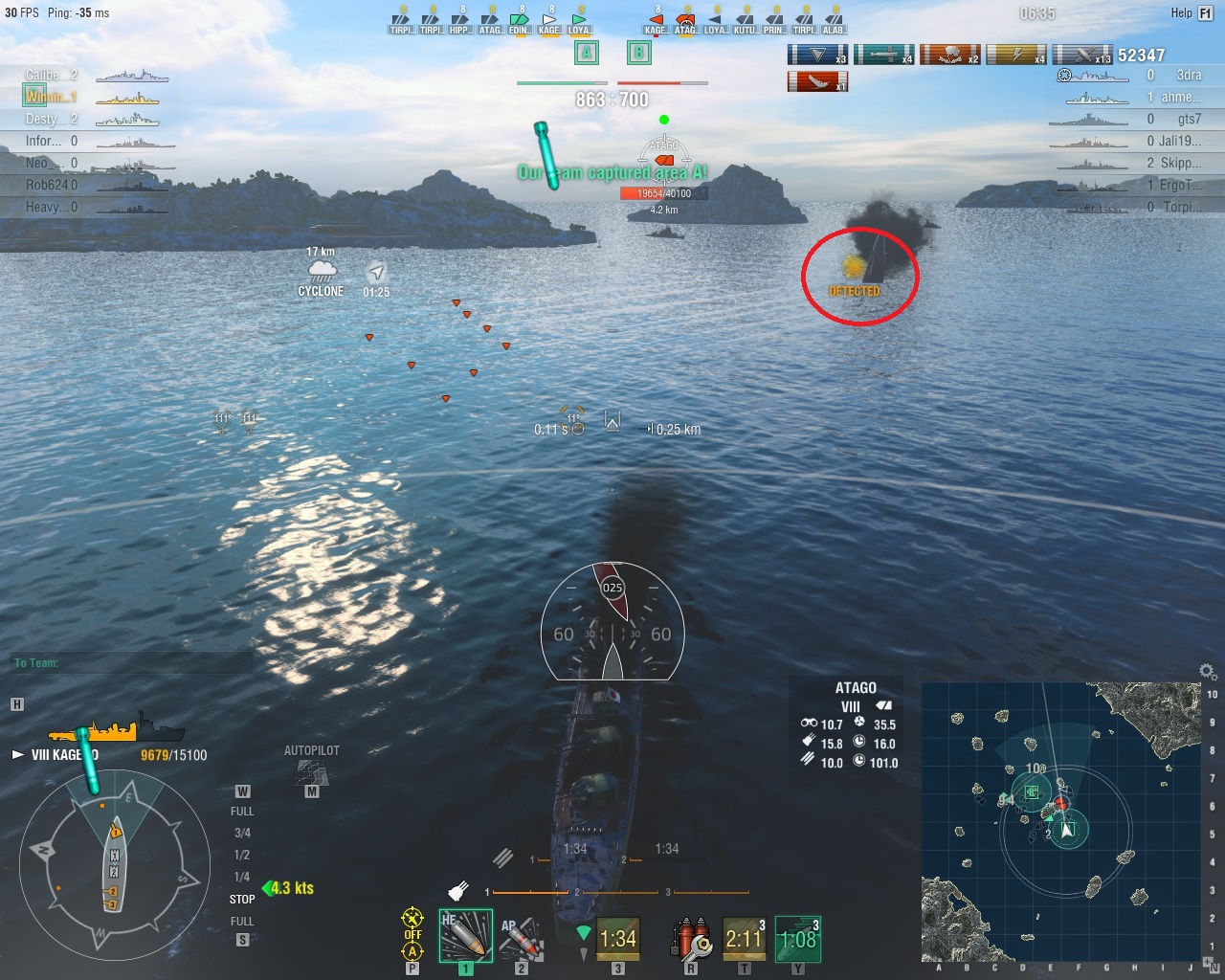
Task: Open Help in the top corner
Action: click(1192, 12)
